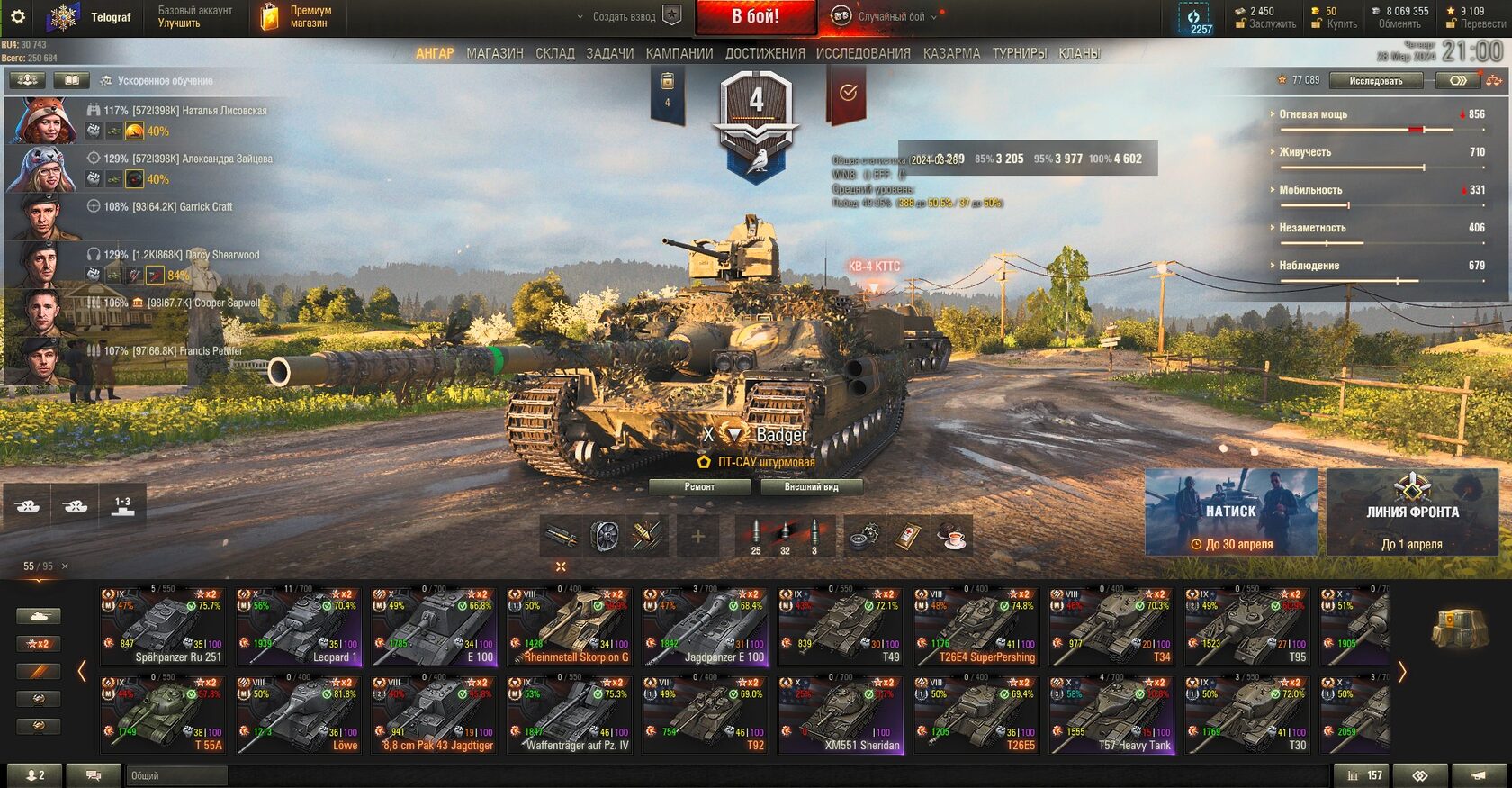The image size is (1512, 788).
Task: Repair the tank with Ремонт button
Action: [699, 487]
